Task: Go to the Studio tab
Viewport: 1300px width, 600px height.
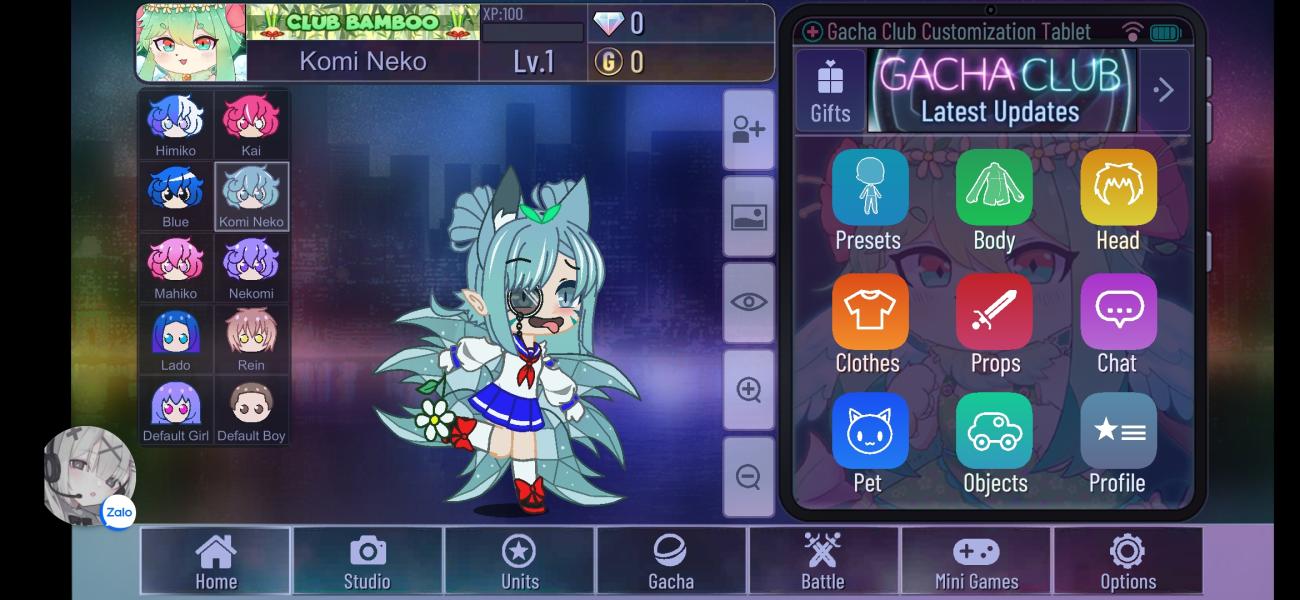Action: click(x=367, y=562)
